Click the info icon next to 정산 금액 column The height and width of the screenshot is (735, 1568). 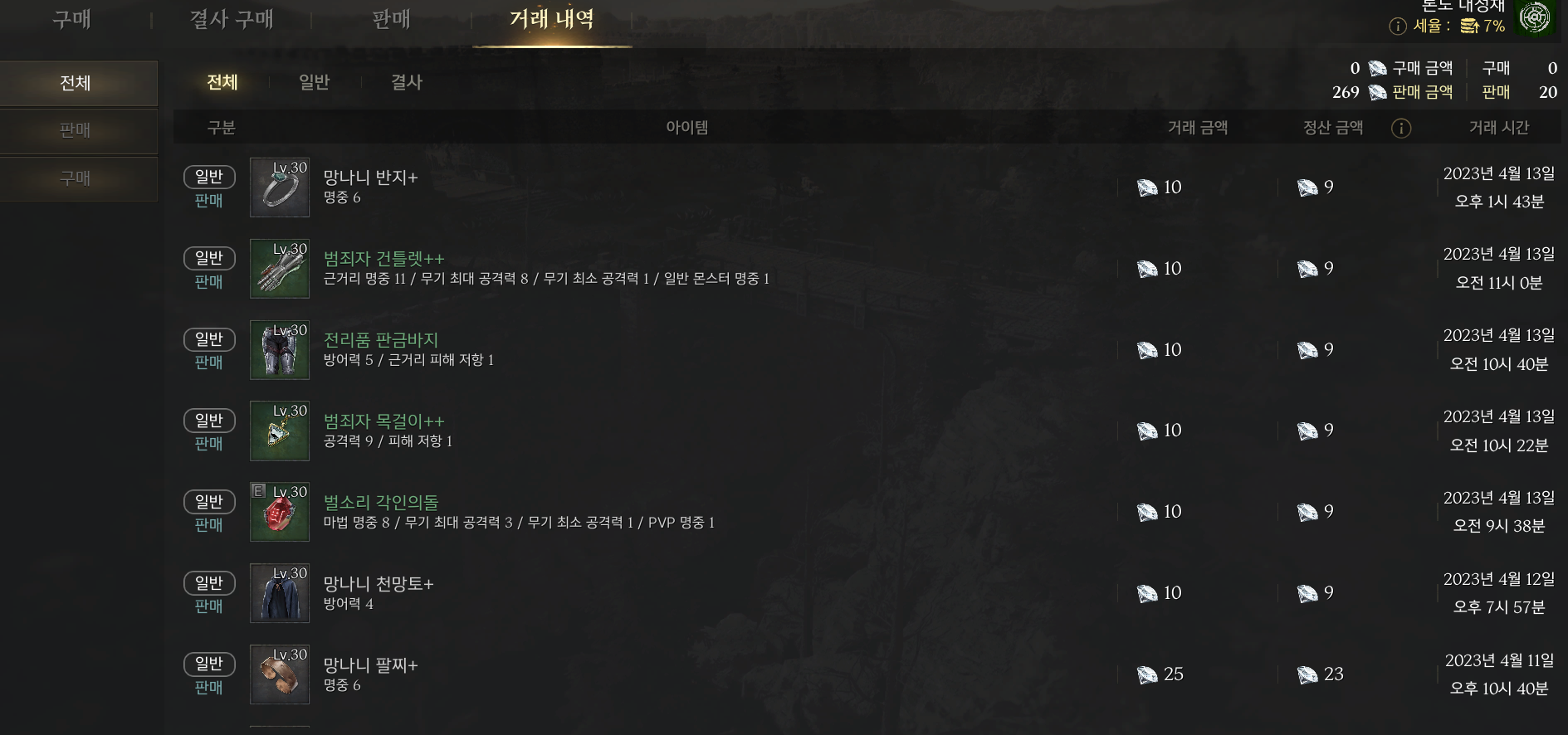[1401, 128]
